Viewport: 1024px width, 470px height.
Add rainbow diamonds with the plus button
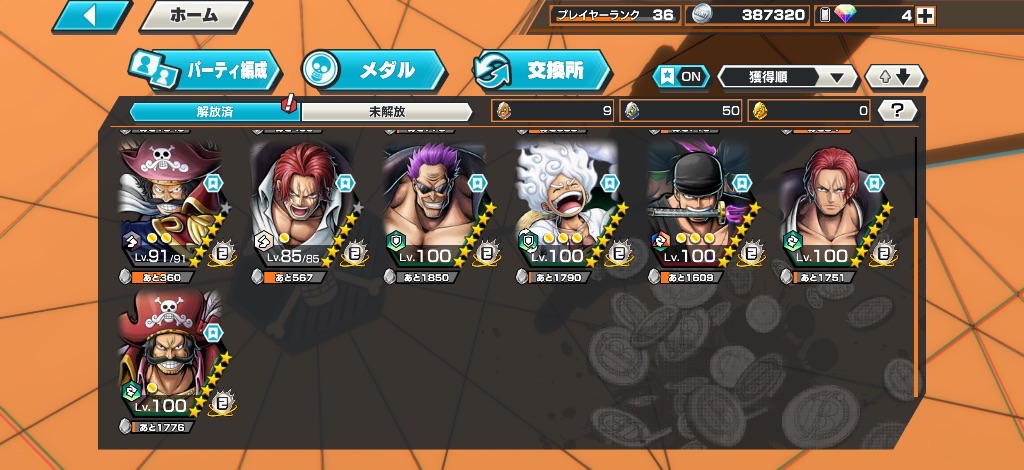[926, 15]
